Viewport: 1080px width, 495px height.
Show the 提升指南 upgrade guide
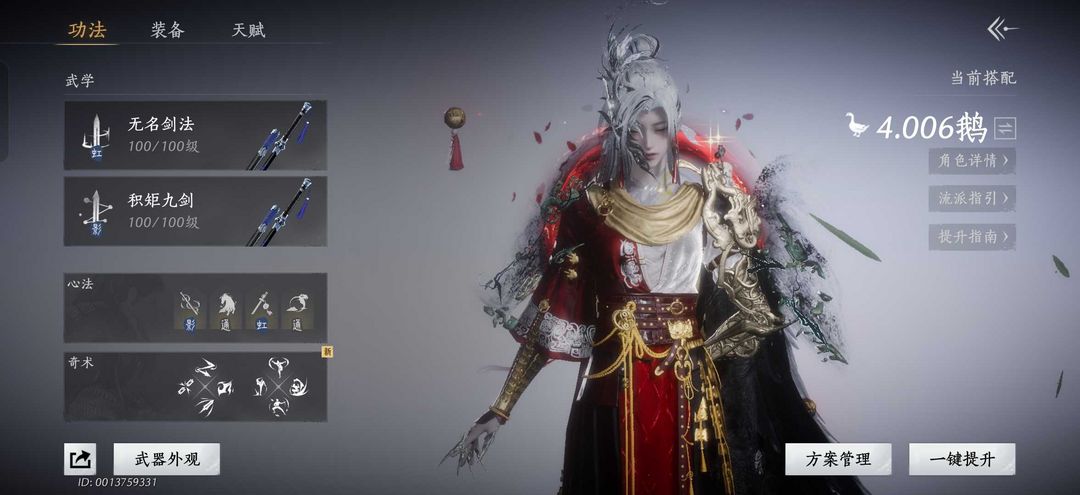pos(972,237)
